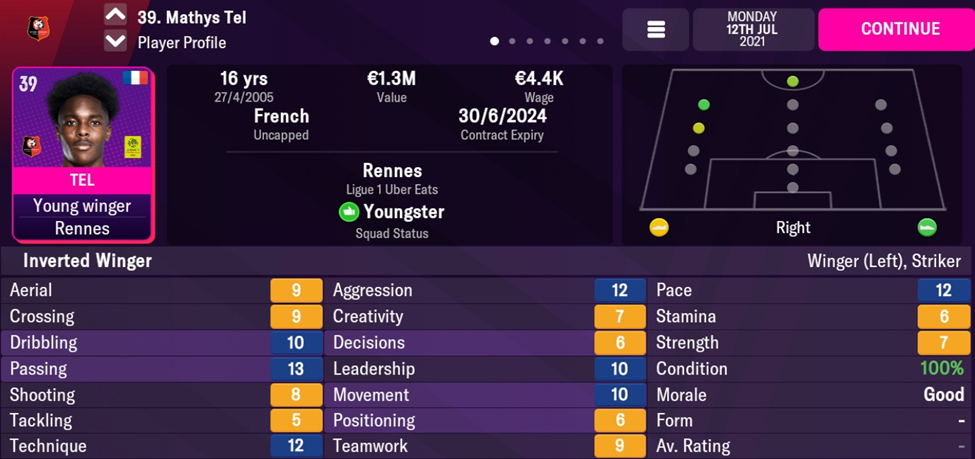Tap the €1.3M player value

tap(391, 79)
